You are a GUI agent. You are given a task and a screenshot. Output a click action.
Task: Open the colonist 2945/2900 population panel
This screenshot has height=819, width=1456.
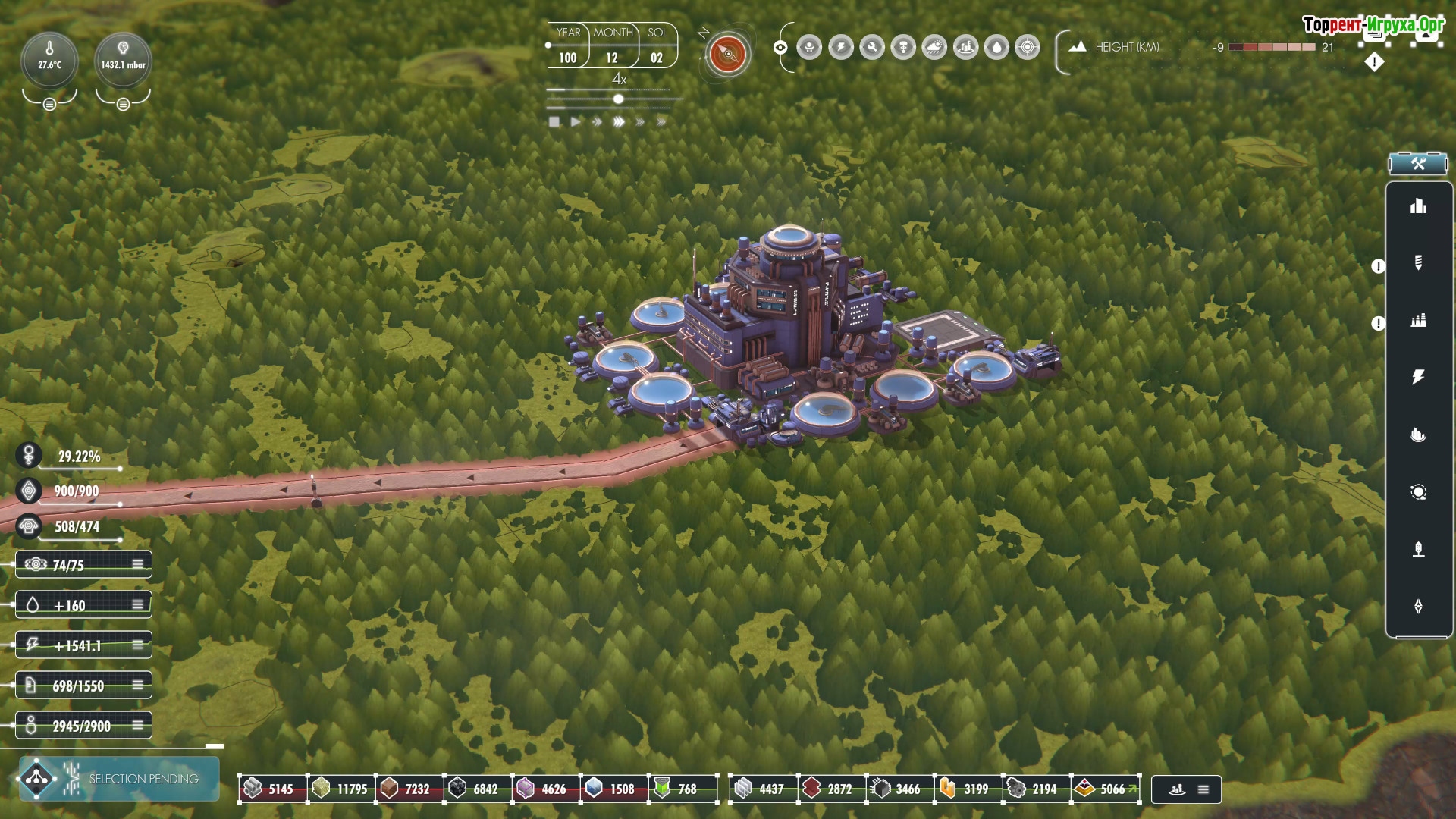pyautogui.click(x=137, y=726)
